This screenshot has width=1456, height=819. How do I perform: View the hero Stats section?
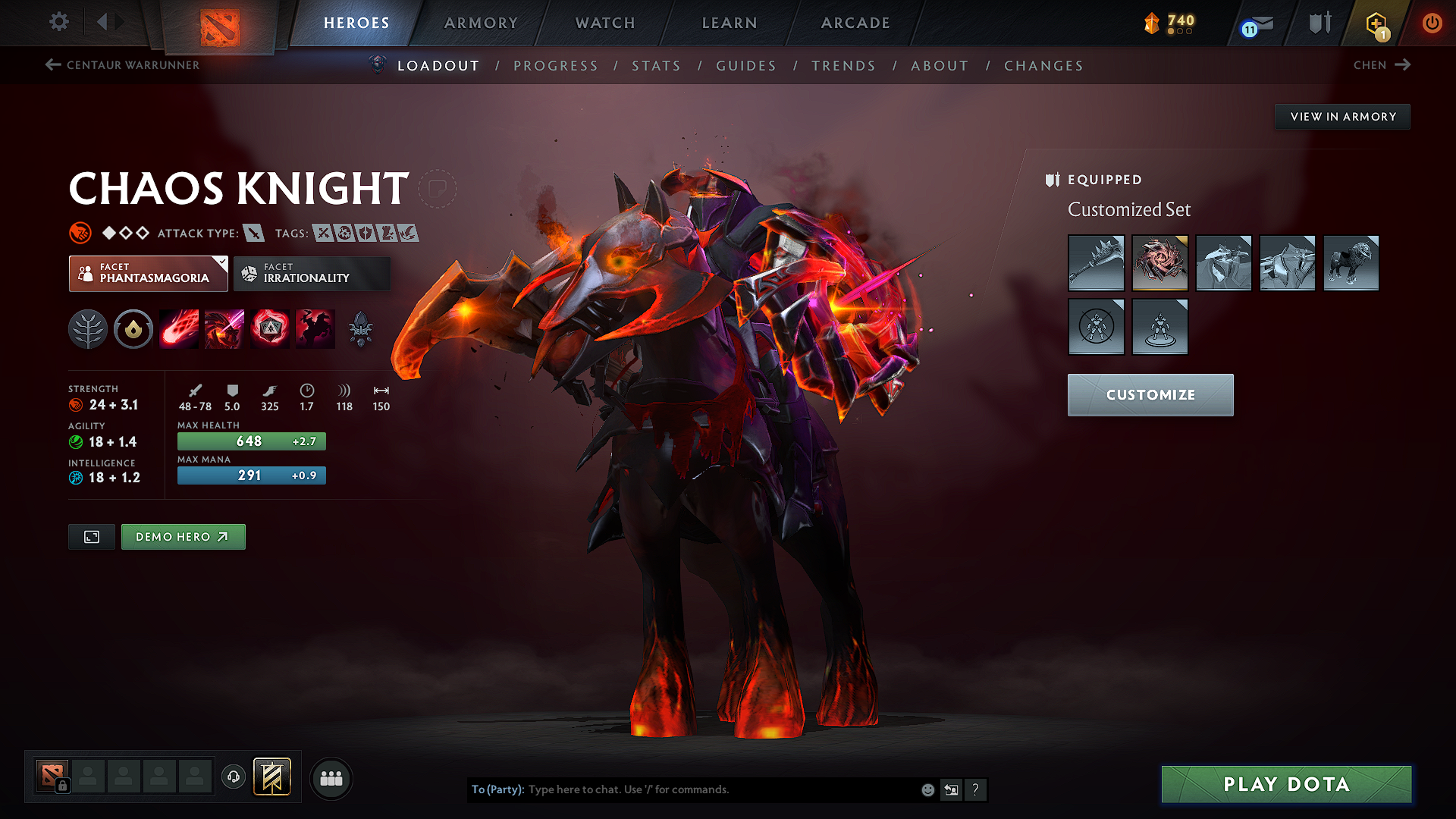point(656,66)
